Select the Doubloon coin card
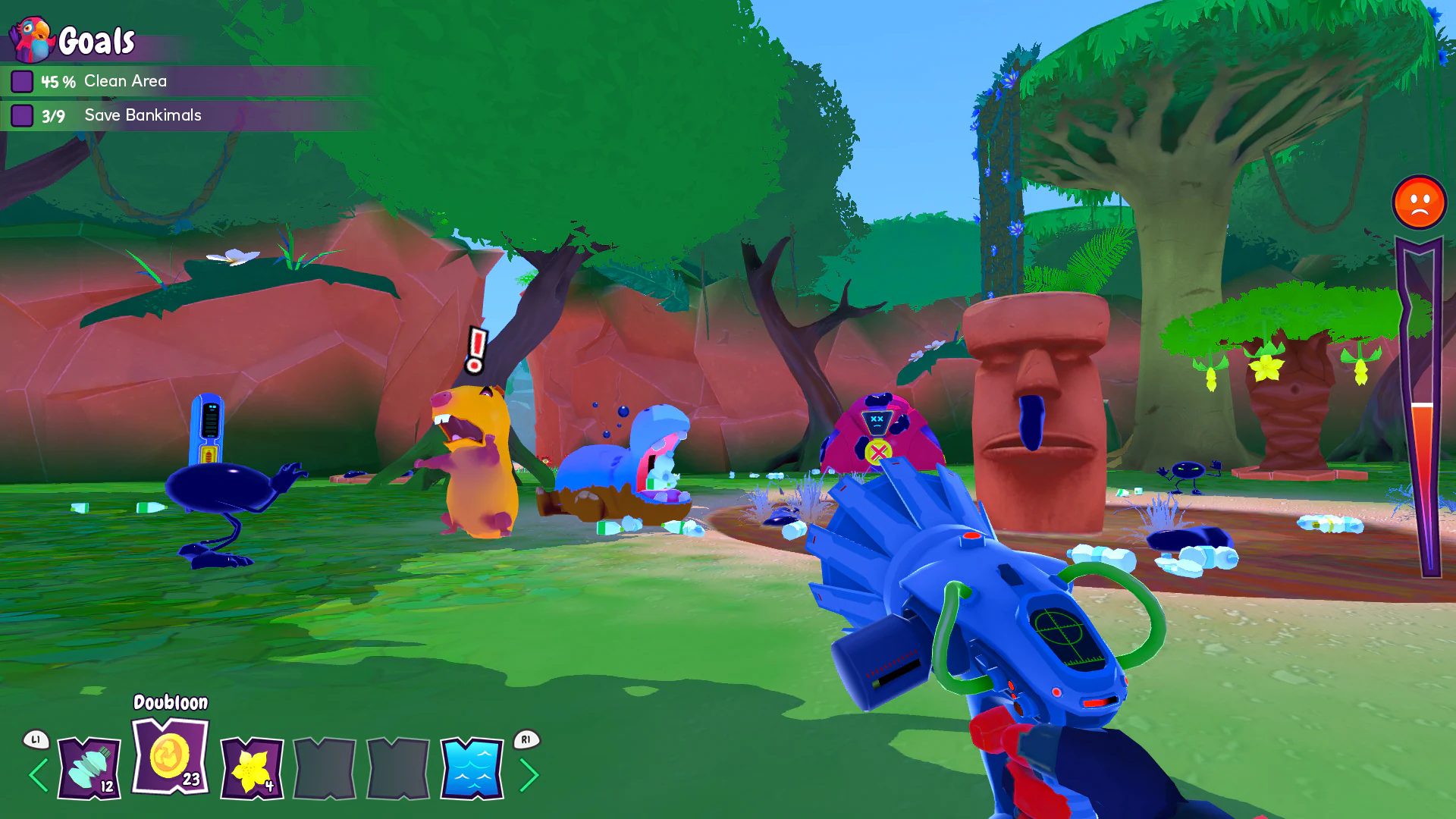 [x=168, y=758]
